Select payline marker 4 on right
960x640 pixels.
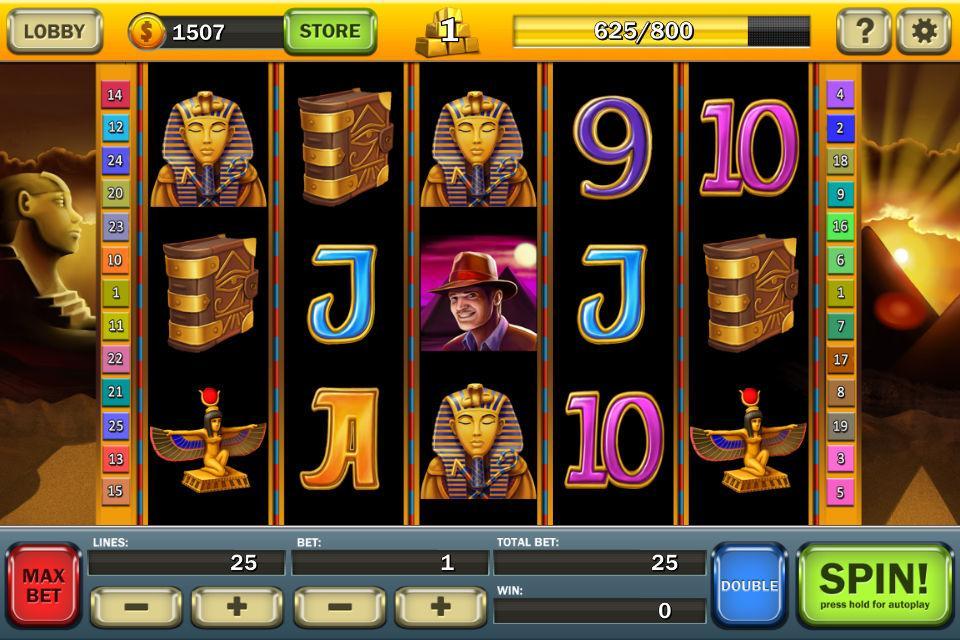840,95
